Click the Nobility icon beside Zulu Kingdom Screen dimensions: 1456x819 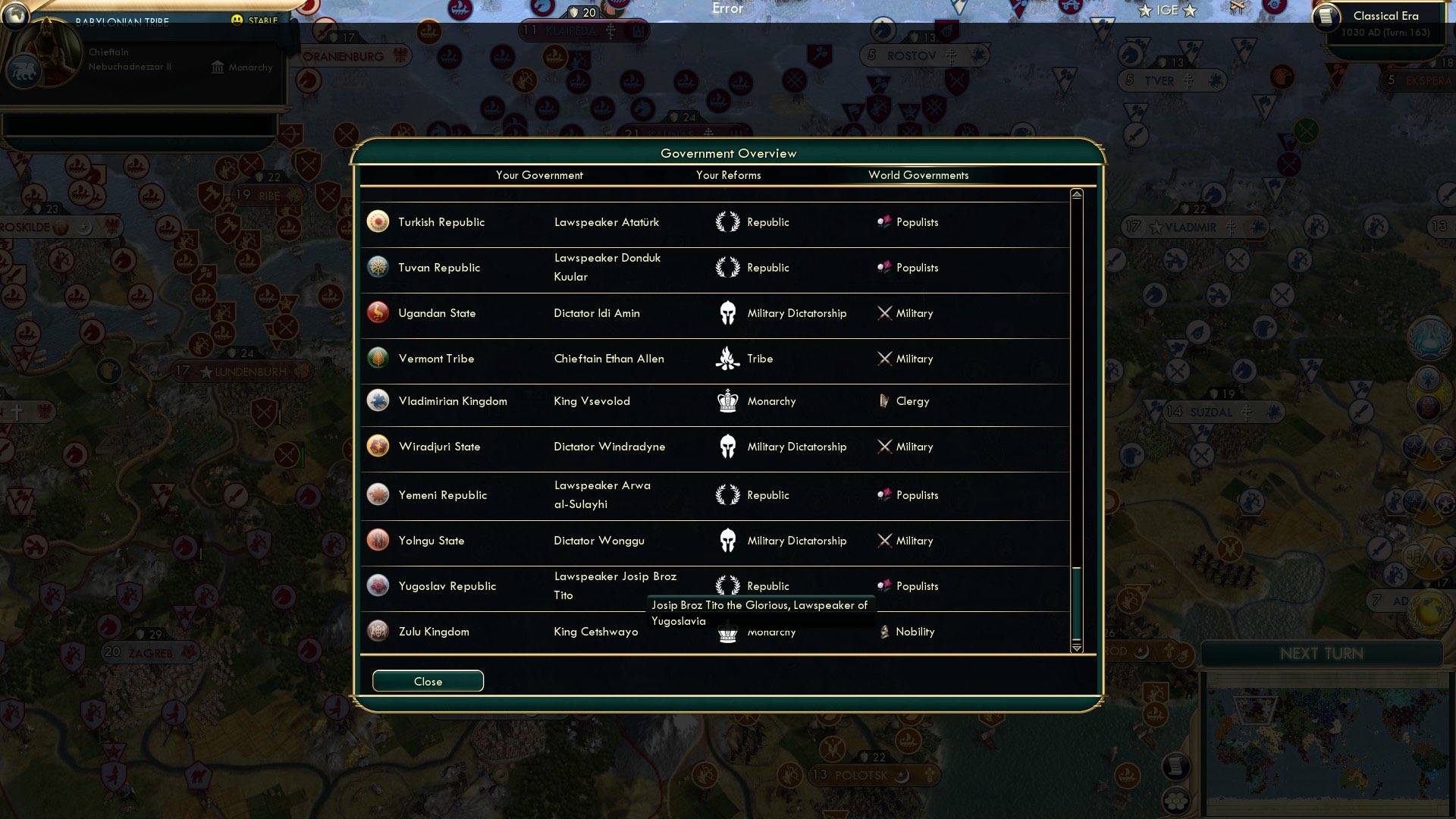click(x=885, y=630)
